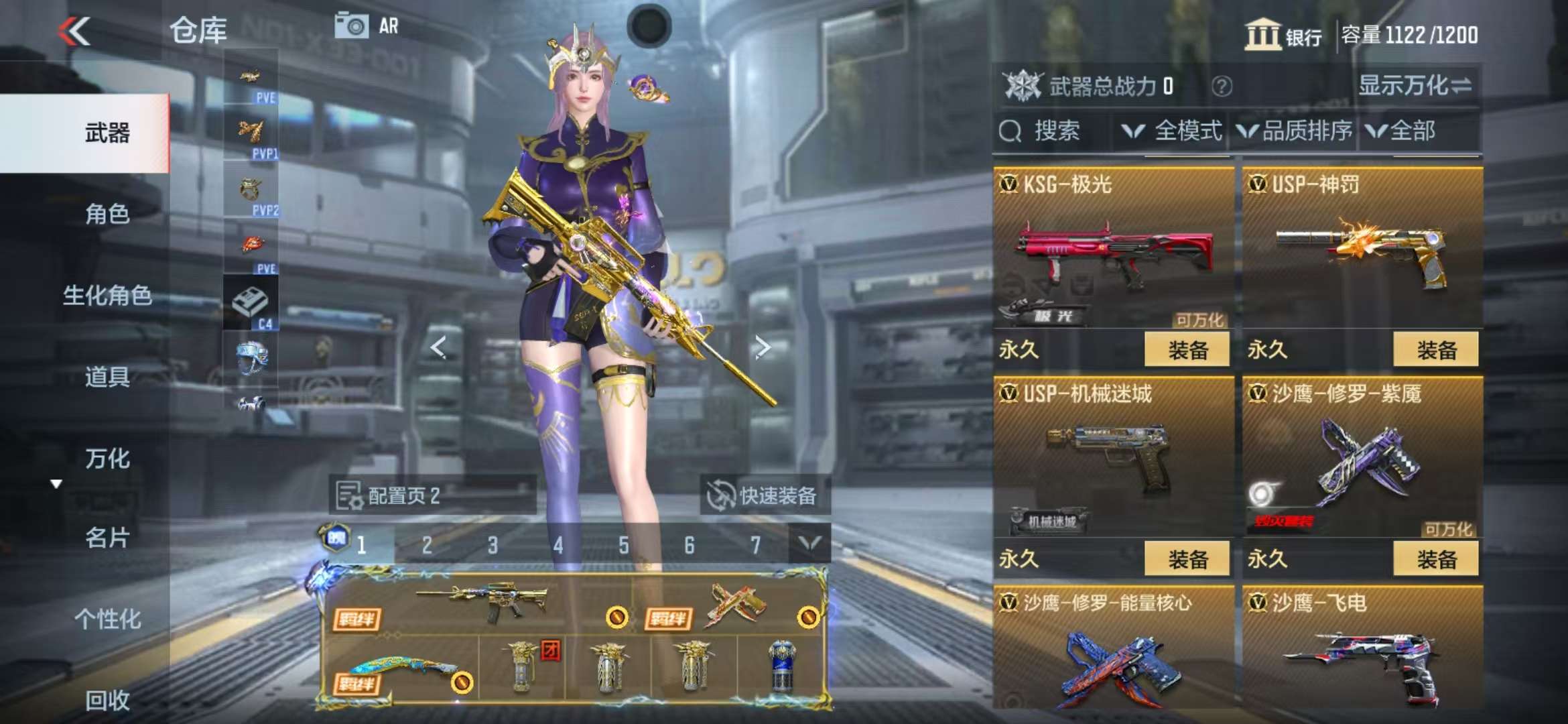Switch to the 角色 character tab
Screen dimensions: 1568x724
tap(107, 214)
